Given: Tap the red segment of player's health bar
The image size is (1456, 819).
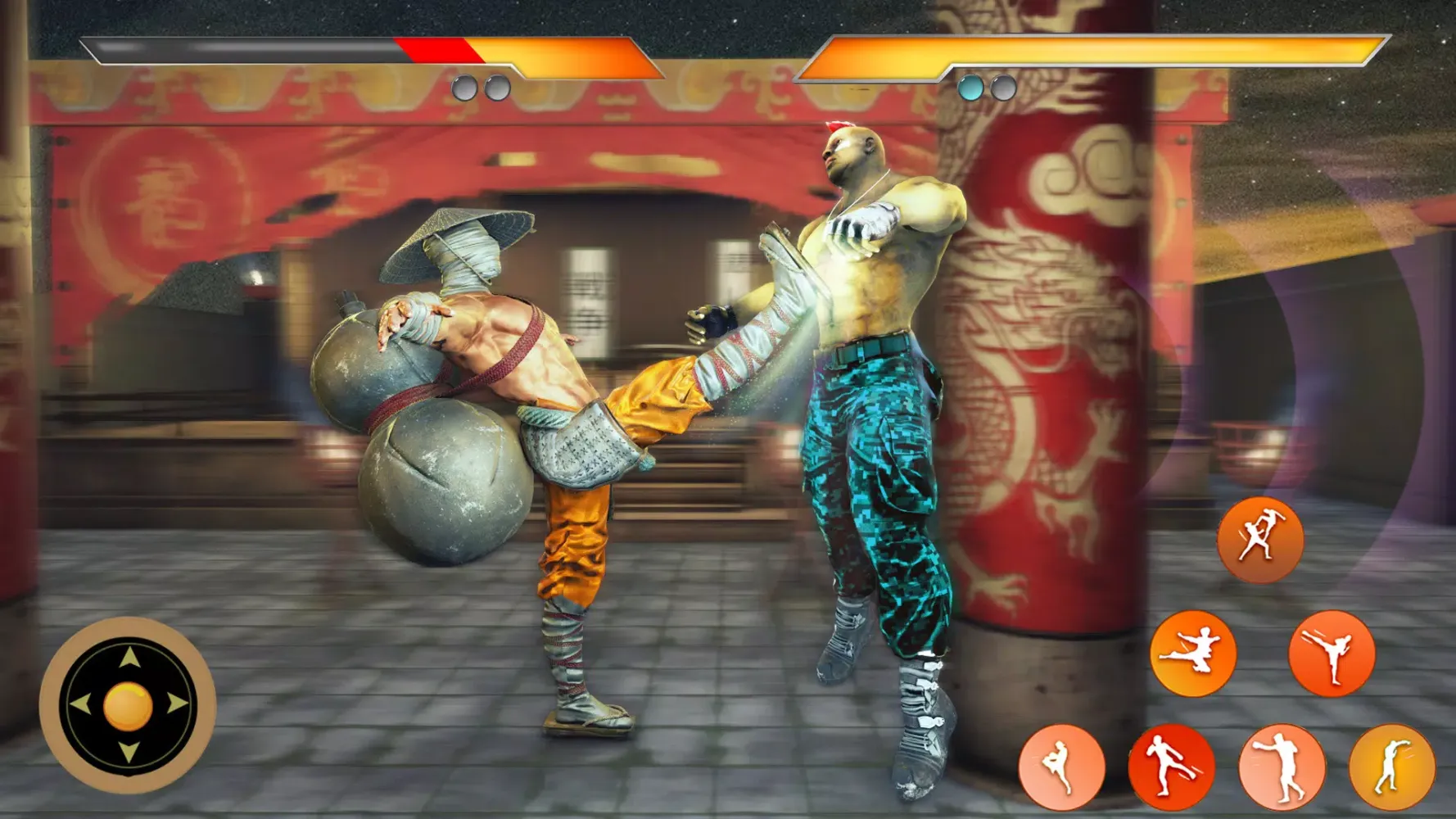Looking at the screenshot, I should click(438, 51).
